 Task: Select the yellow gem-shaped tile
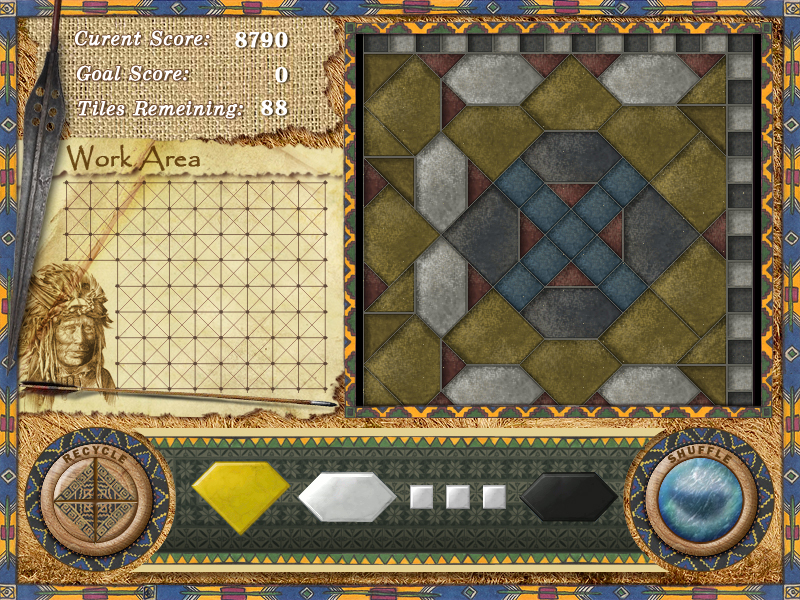(240, 492)
